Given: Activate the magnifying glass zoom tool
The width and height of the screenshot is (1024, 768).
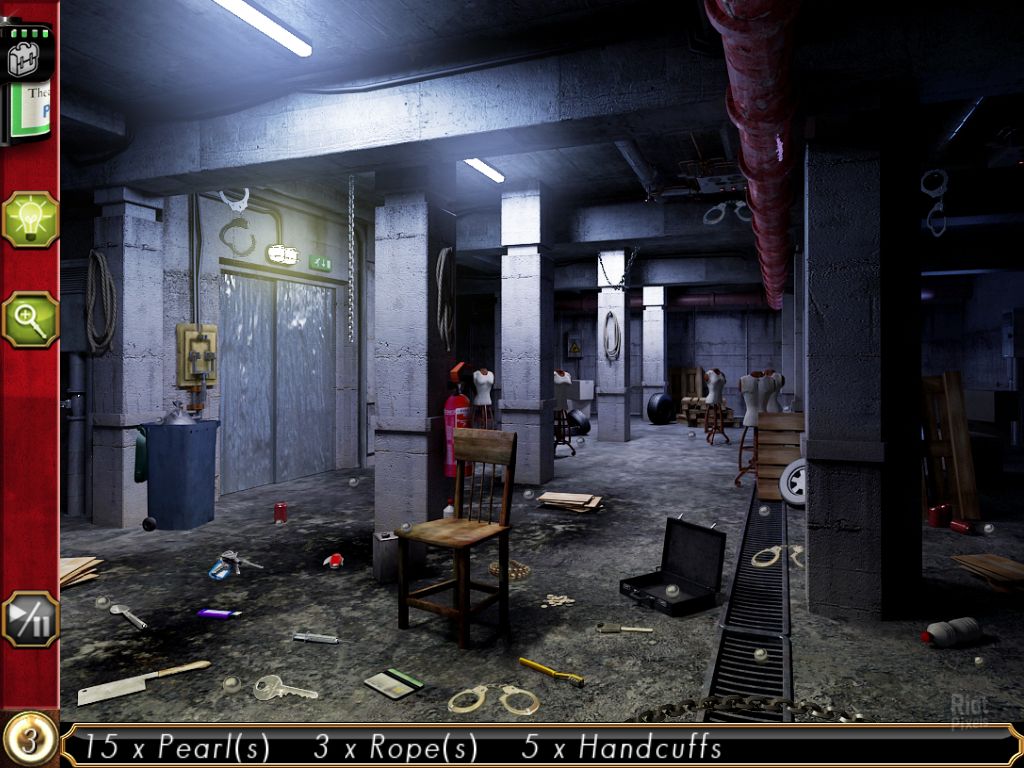Looking at the screenshot, I should [x=30, y=319].
